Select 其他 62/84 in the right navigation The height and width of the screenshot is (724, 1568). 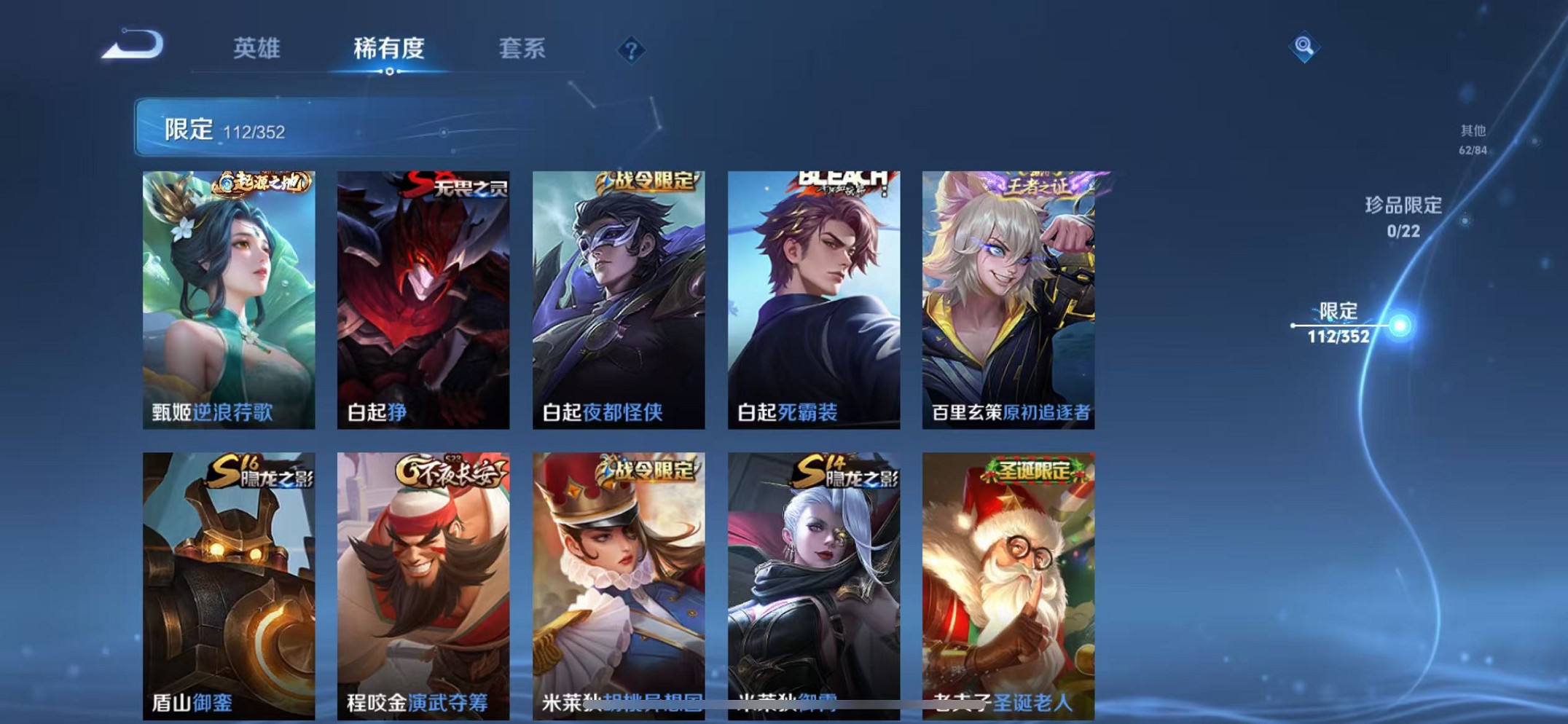(1471, 138)
